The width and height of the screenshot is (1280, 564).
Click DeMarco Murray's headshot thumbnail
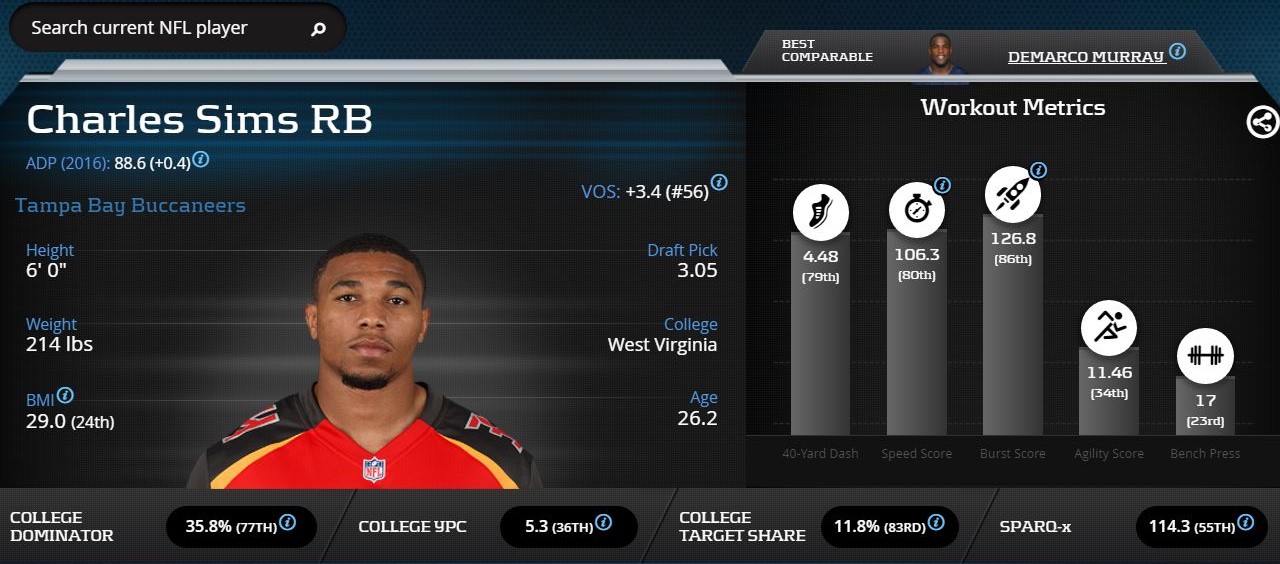940,58
